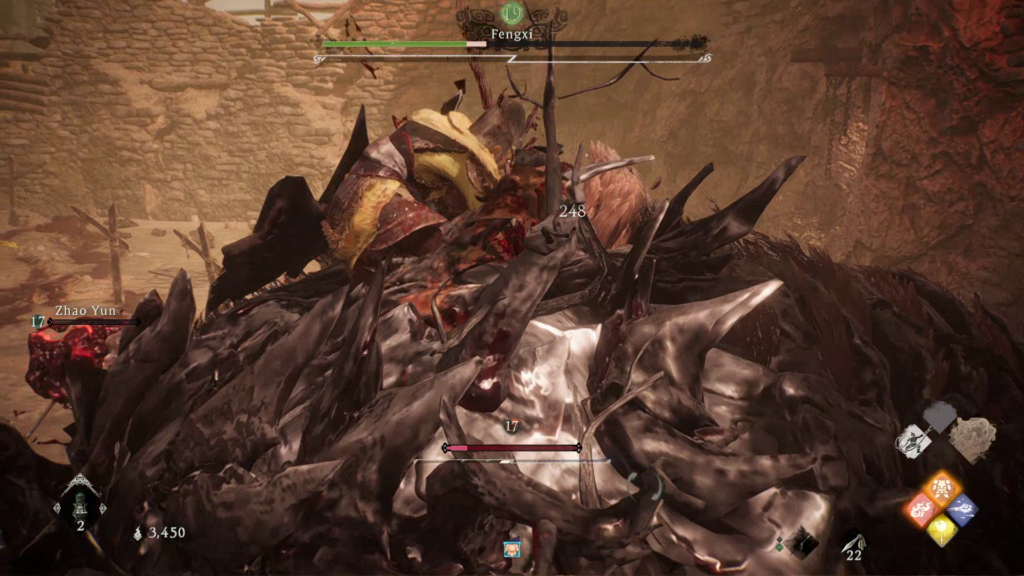
Task: Click the armor buff status icon
Action: point(512,549)
